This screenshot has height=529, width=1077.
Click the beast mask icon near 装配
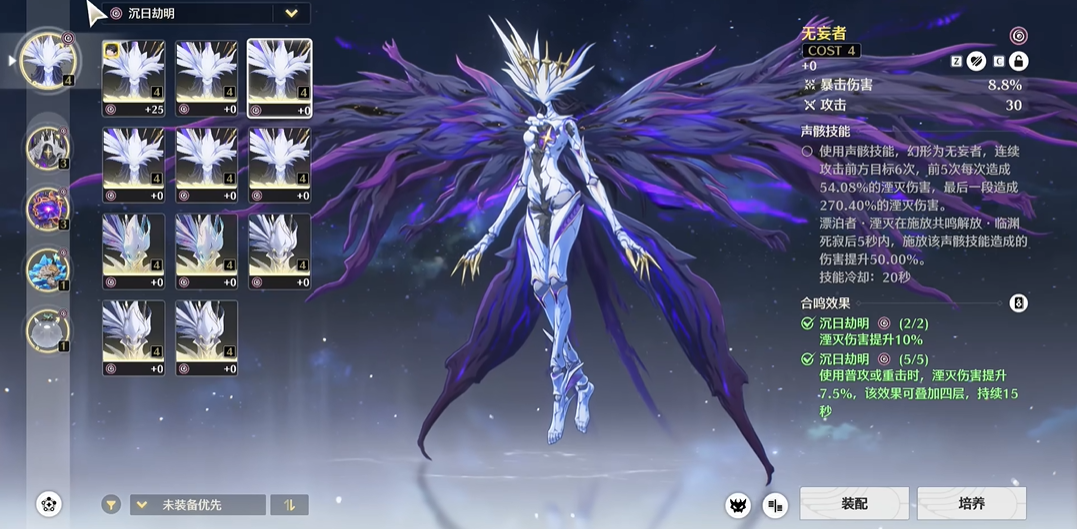click(x=739, y=505)
